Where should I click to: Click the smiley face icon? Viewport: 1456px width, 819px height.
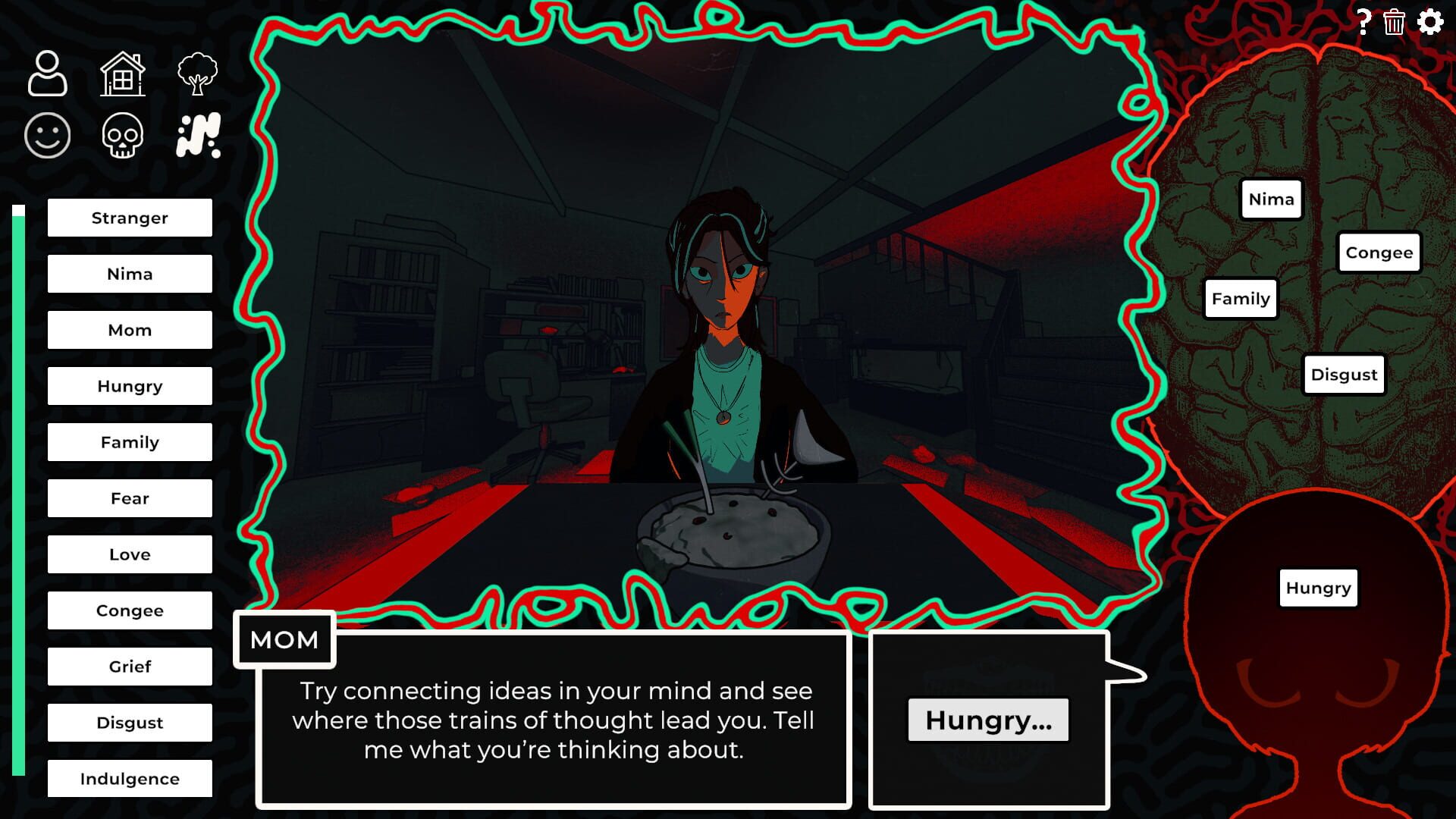48,134
